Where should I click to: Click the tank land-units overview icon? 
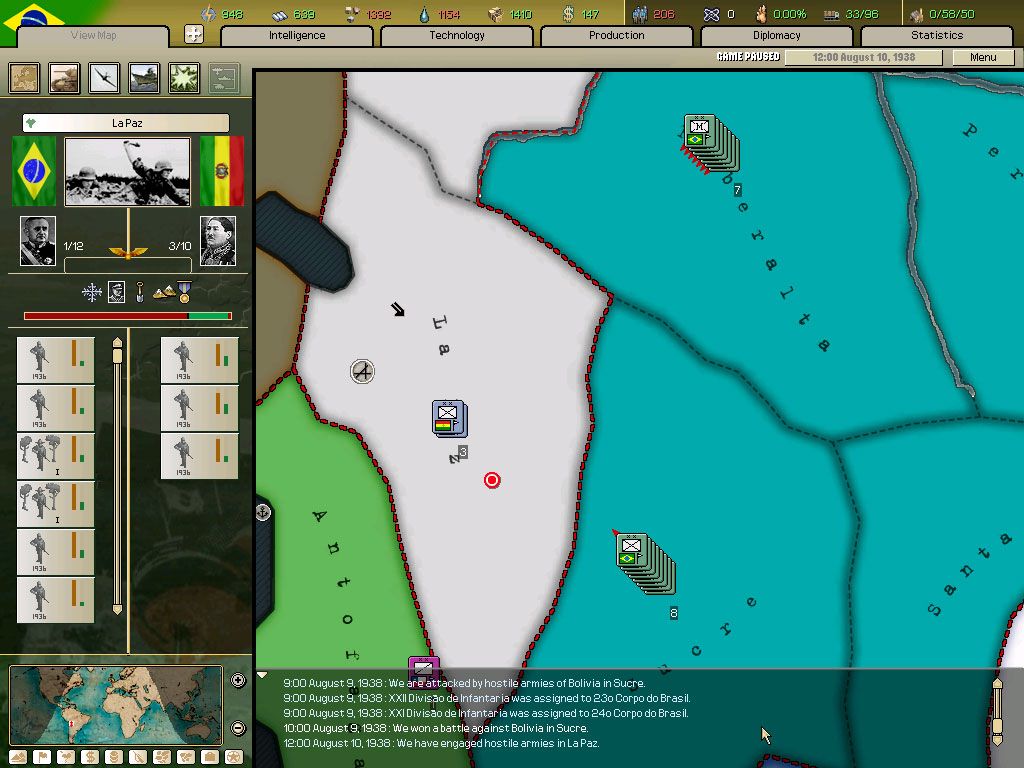click(x=65, y=78)
